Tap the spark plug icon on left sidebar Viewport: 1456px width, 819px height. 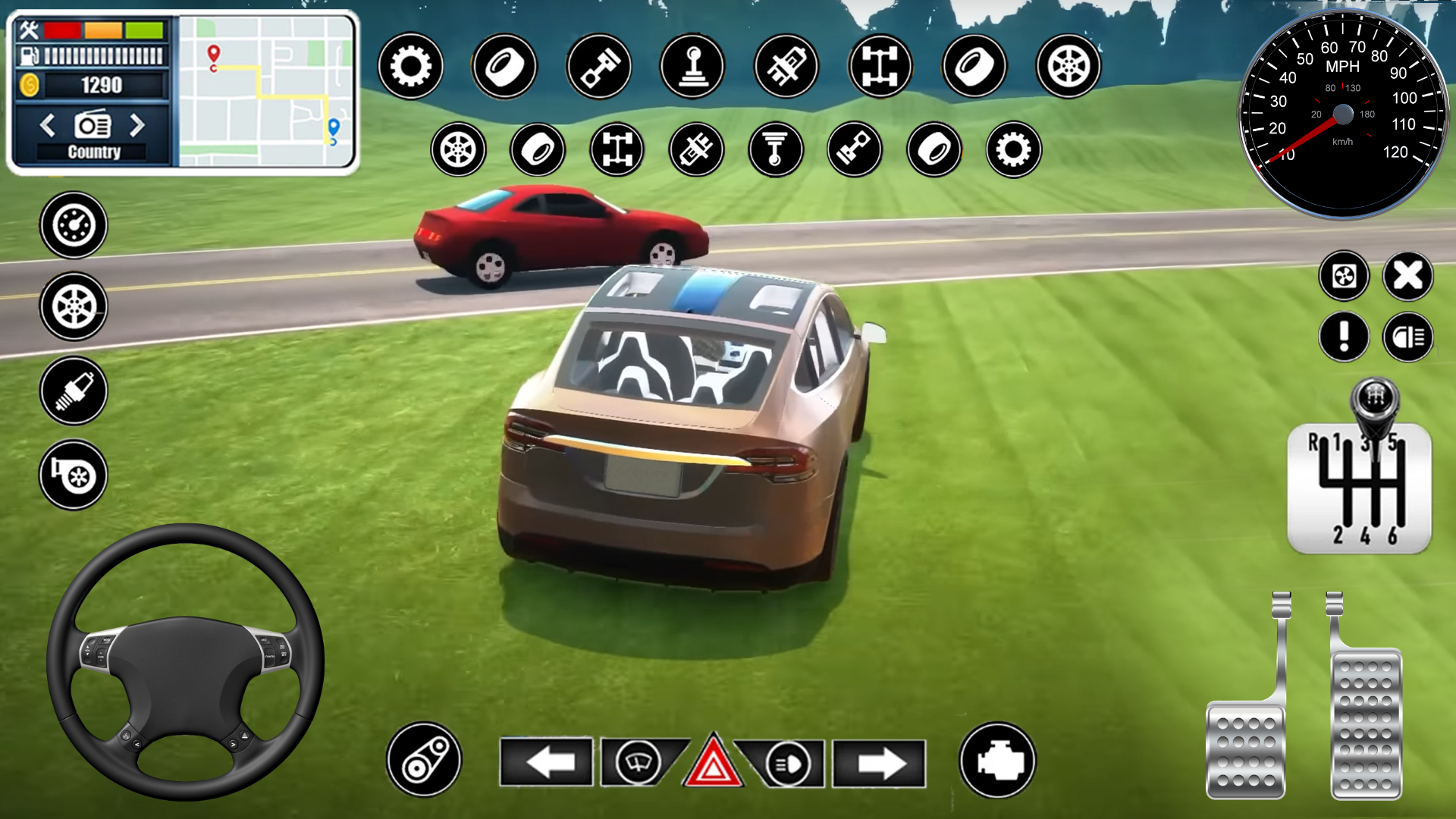73,391
